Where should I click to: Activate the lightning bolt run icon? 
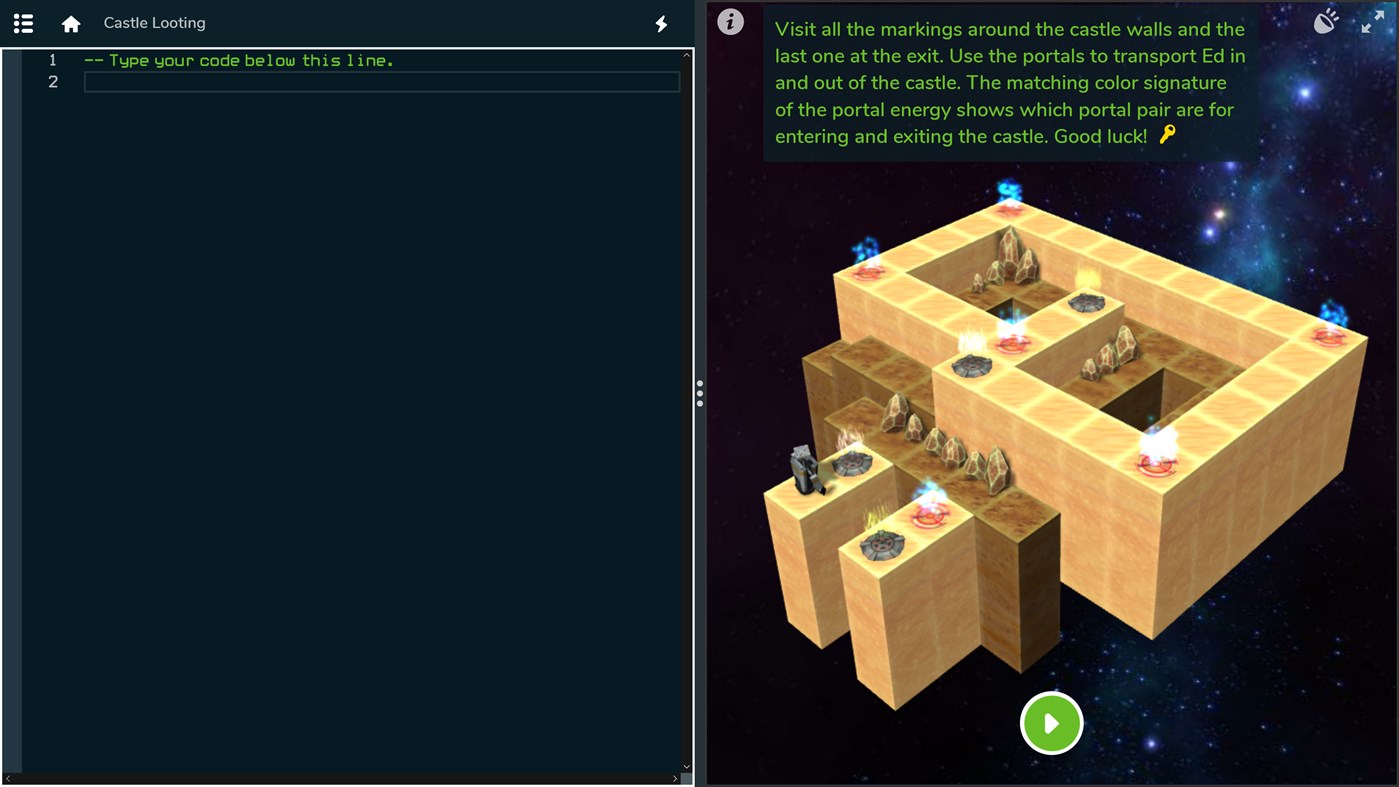(x=660, y=23)
